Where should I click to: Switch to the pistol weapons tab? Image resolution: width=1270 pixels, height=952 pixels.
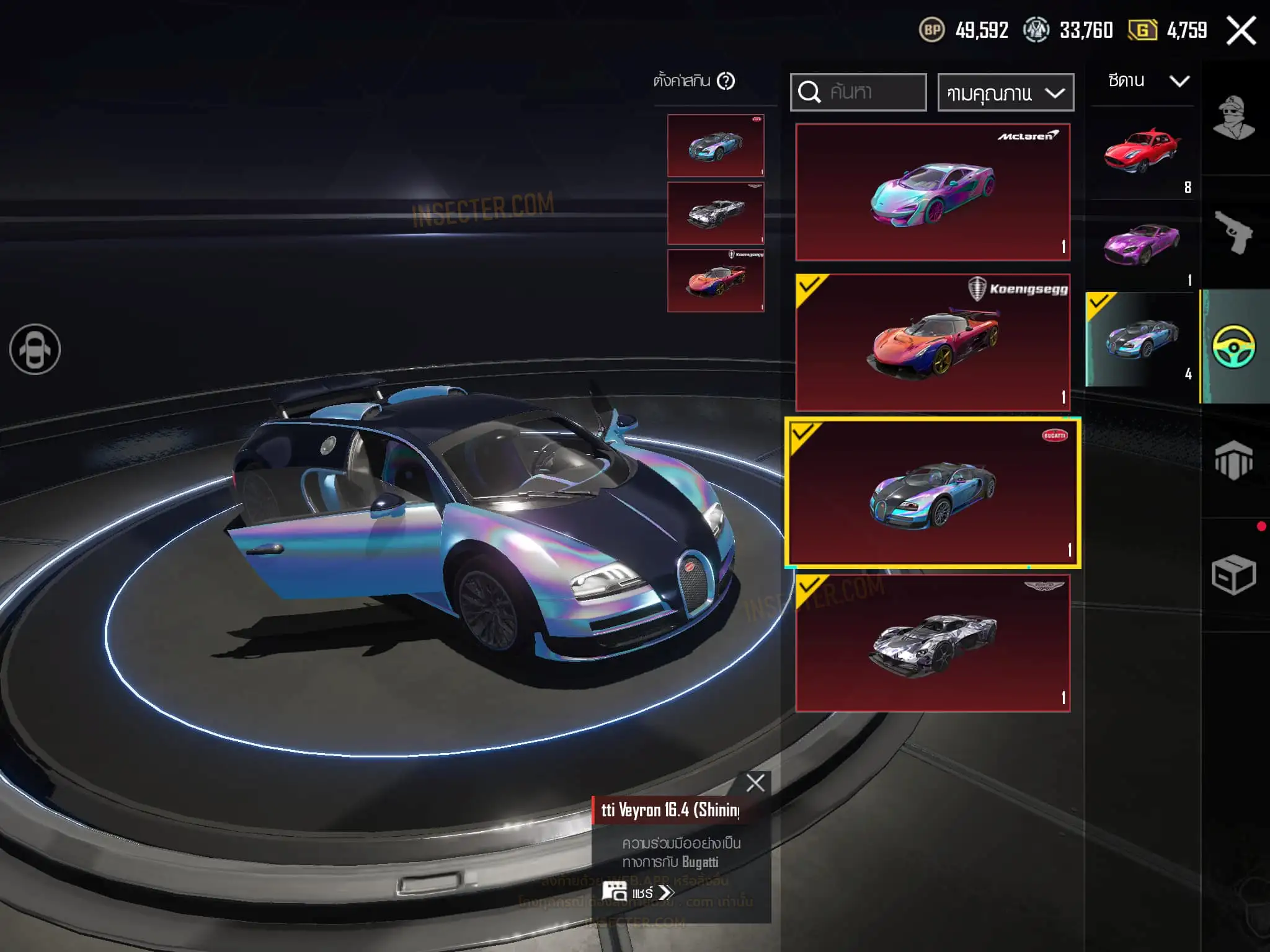pos(1233,232)
